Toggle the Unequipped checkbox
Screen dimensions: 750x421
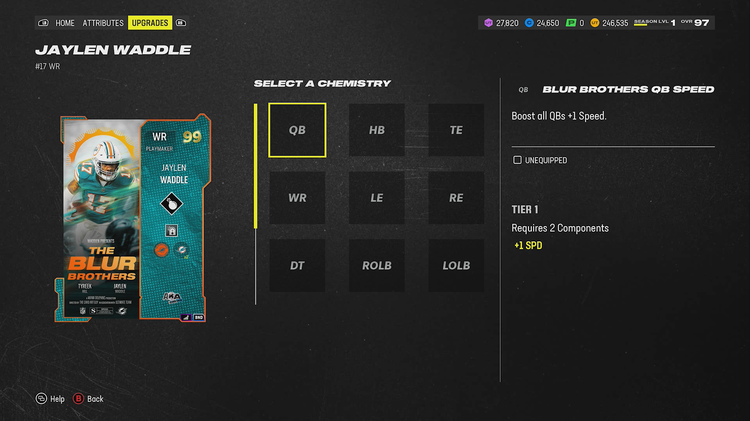coord(517,160)
